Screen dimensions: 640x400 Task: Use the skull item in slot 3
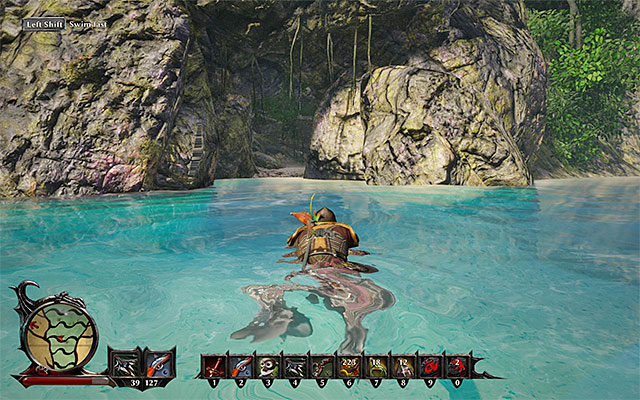[268, 366]
